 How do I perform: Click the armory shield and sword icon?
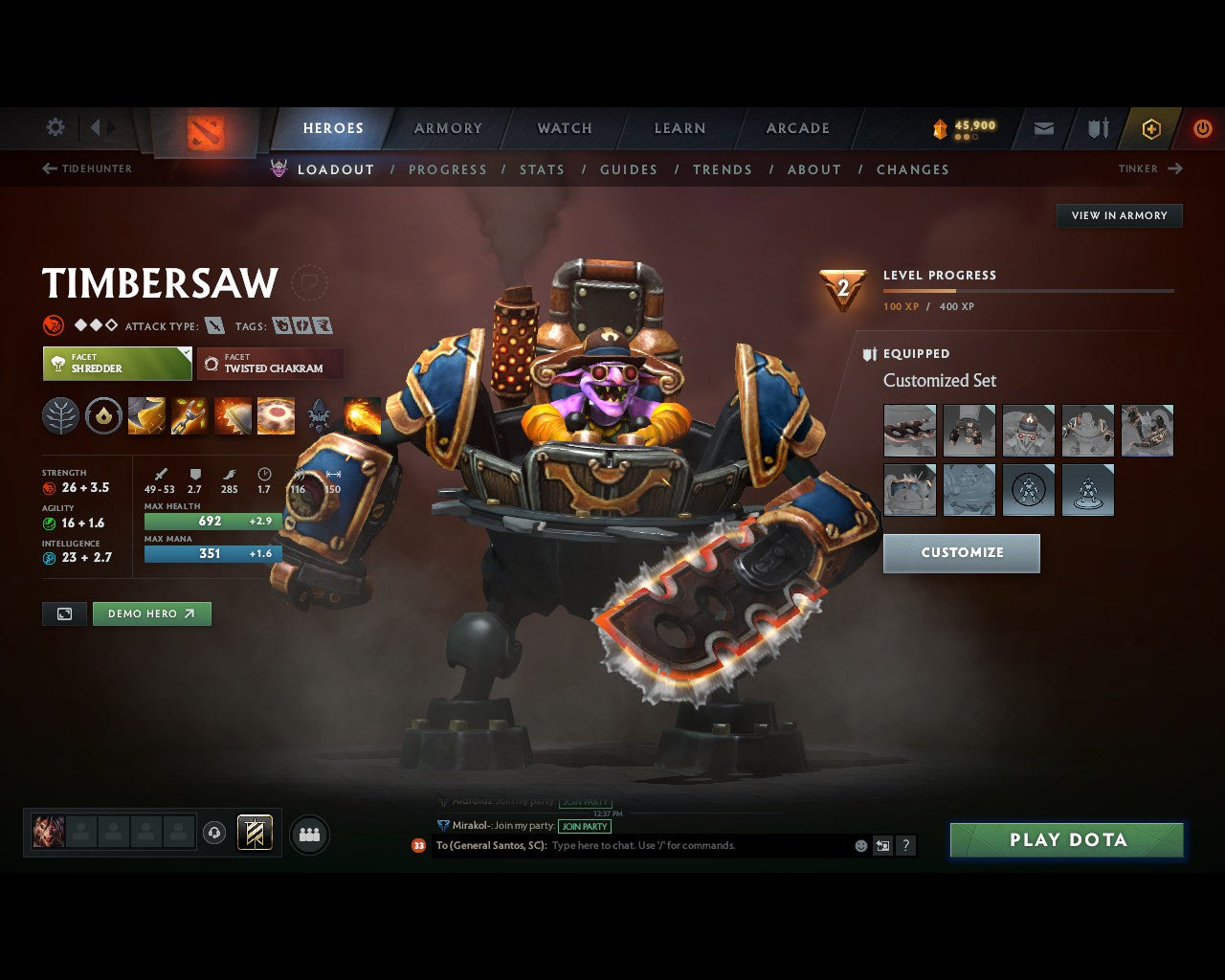coord(1097,128)
